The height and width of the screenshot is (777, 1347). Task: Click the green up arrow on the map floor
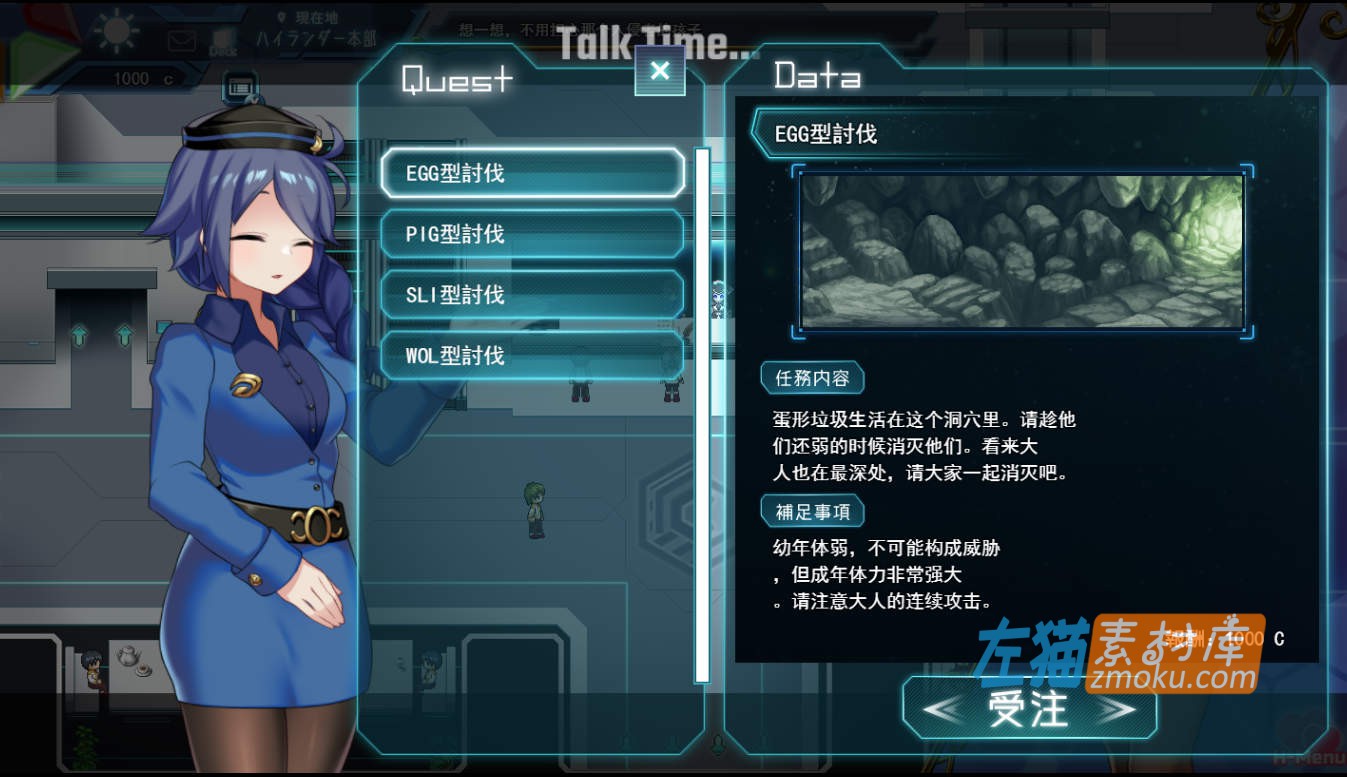80,337
